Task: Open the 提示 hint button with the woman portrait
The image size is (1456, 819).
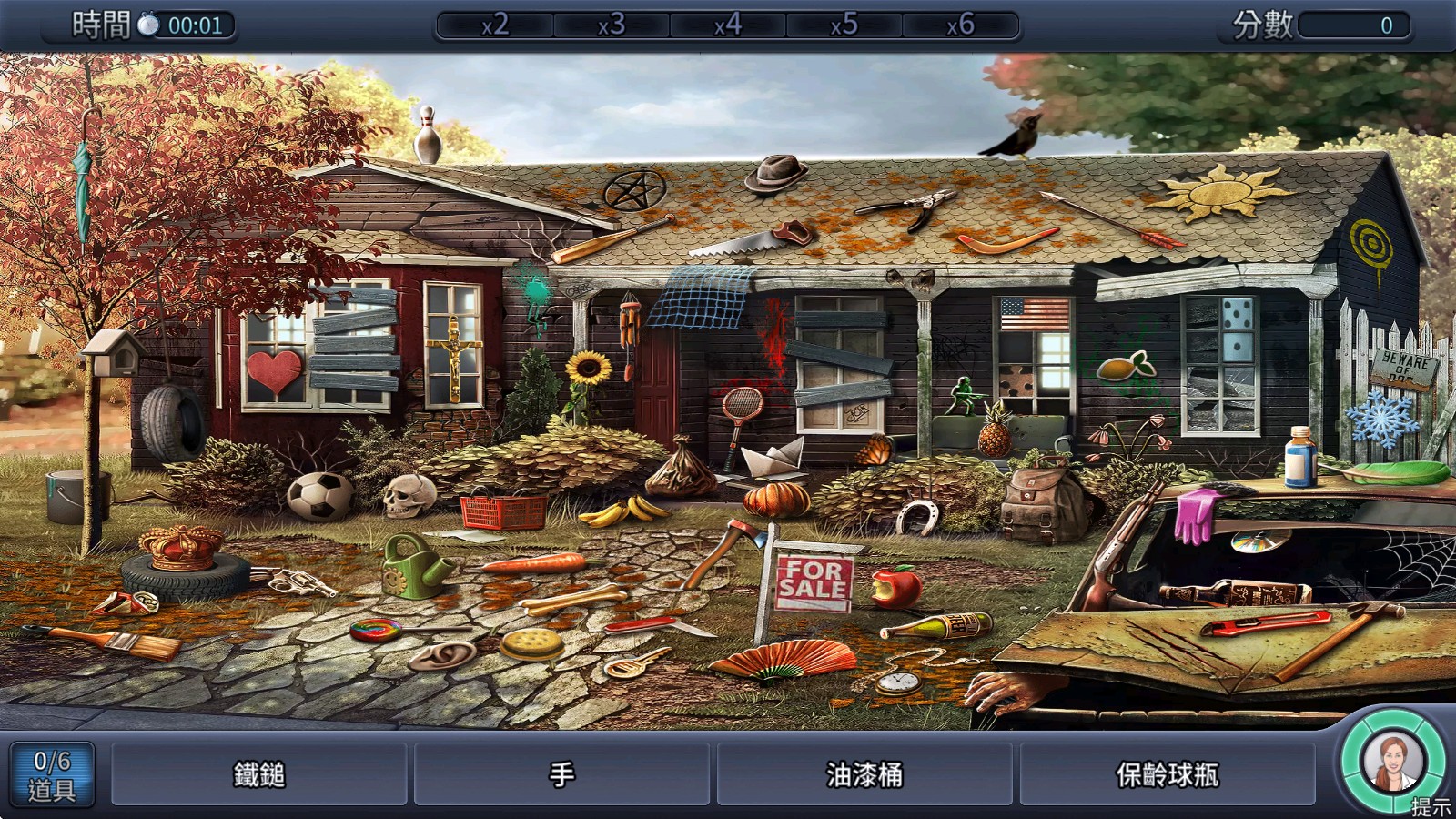Action: [1392, 764]
